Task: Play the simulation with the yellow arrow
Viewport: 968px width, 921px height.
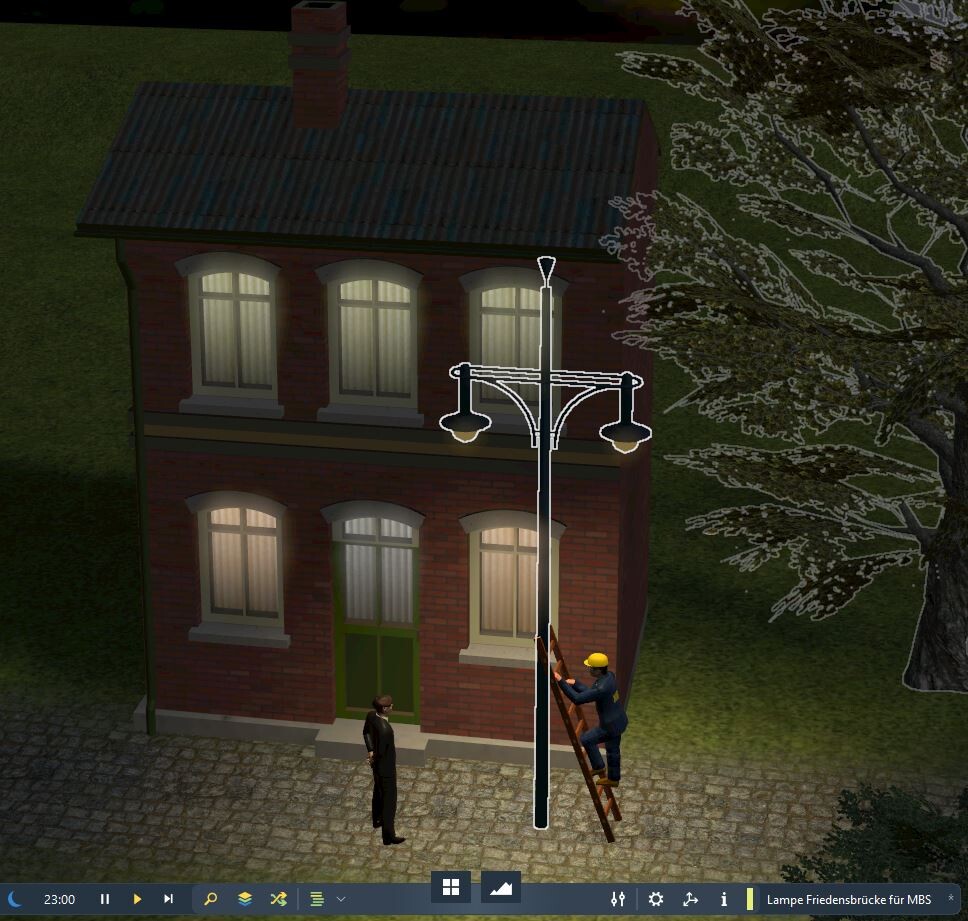Action: point(137,899)
